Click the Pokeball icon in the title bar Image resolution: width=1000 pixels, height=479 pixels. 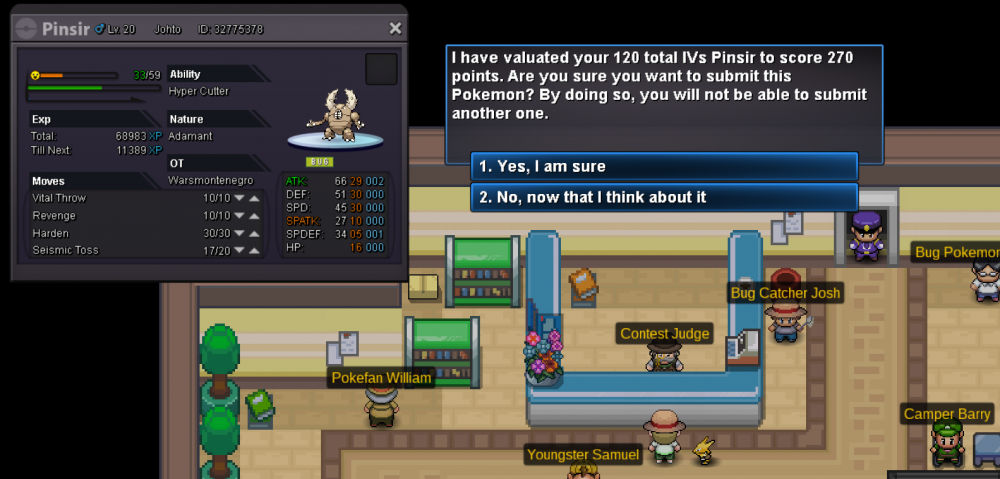(x=27, y=29)
